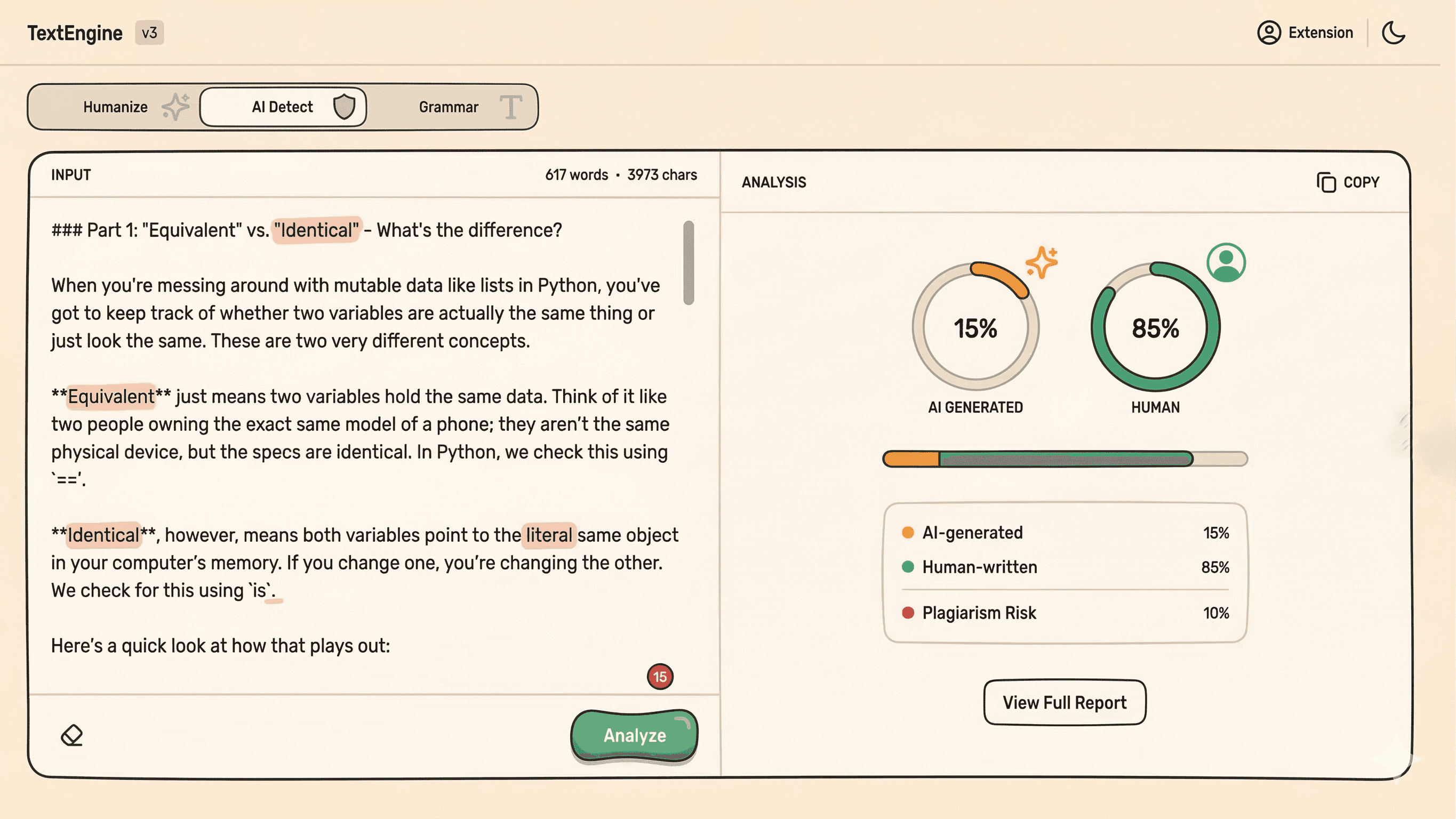Open the red 15 notification badge
The width and height of the screenshot is (1456, 819).
point(660,677)
